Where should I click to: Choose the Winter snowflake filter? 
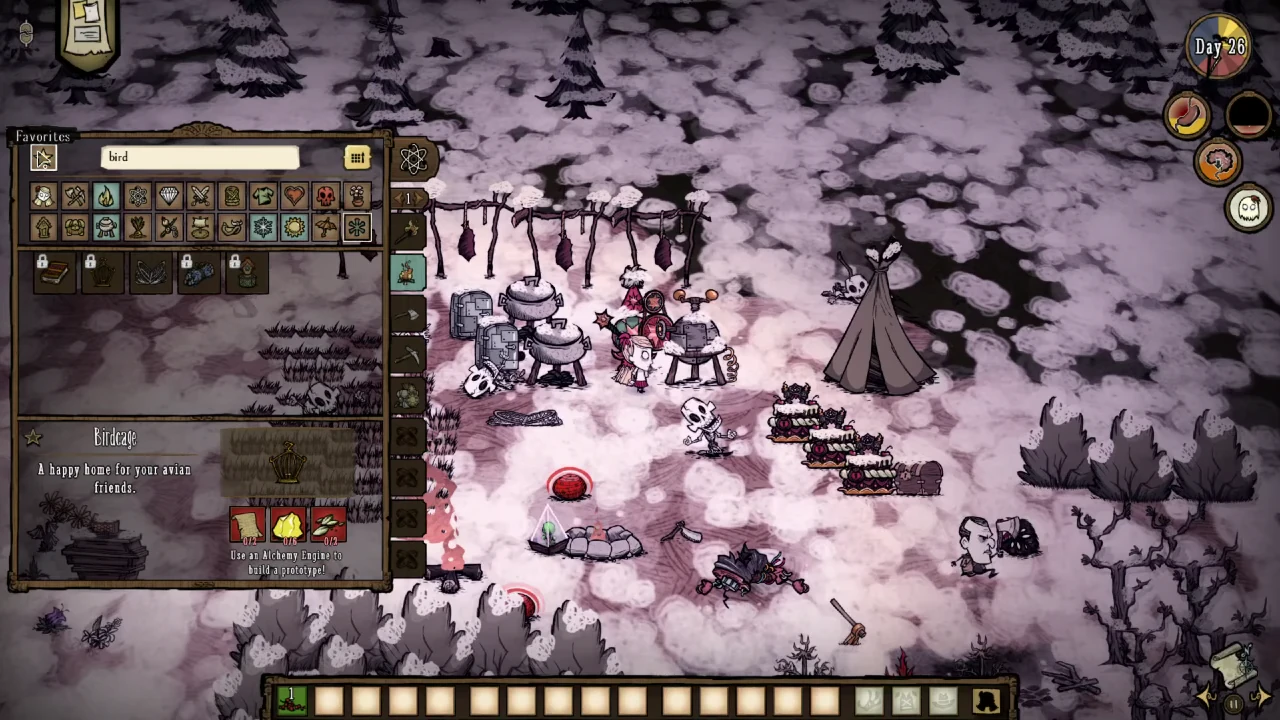(263, 228)
